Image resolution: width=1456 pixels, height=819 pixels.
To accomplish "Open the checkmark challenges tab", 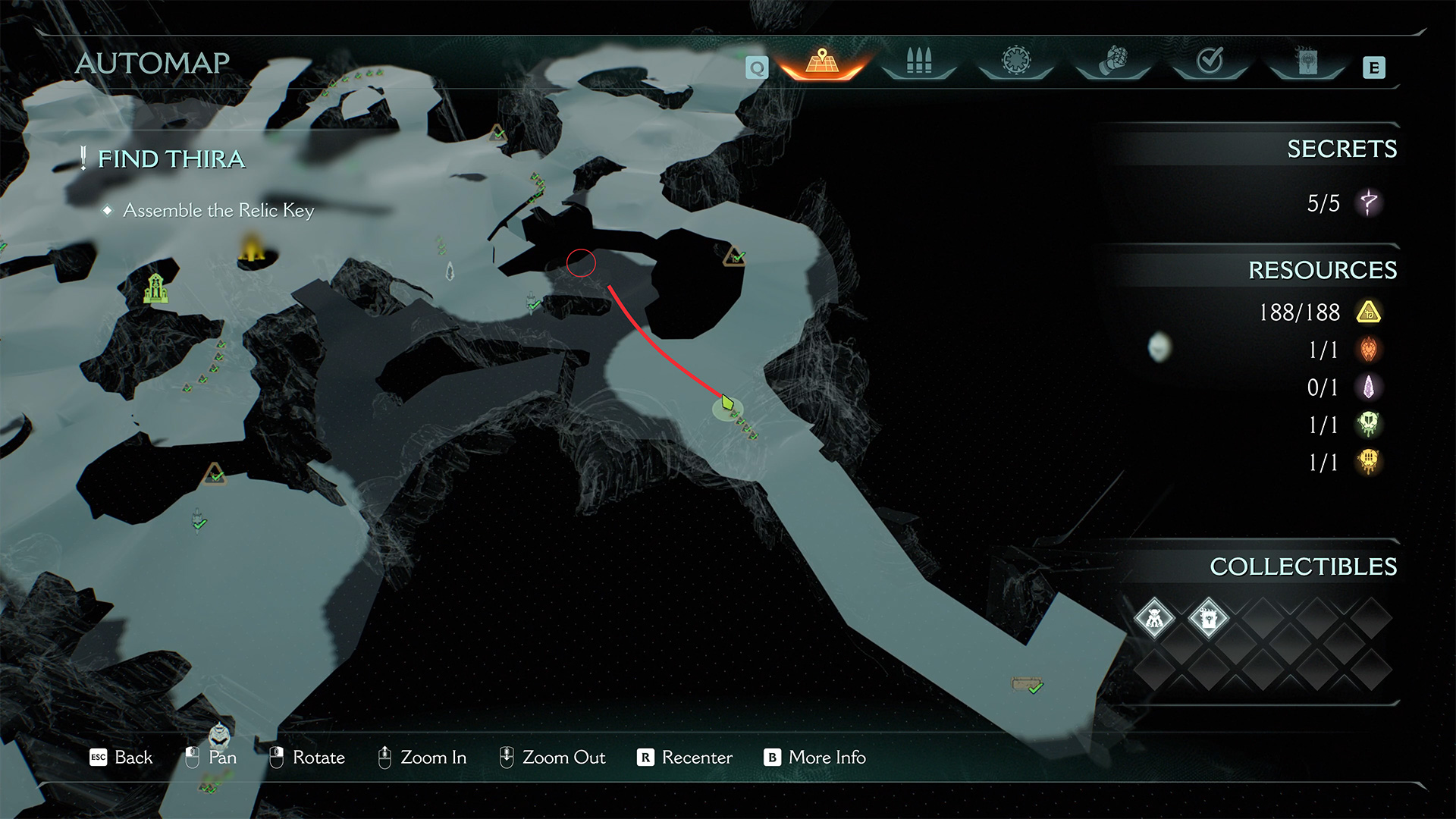I will tap(1210, 61).
